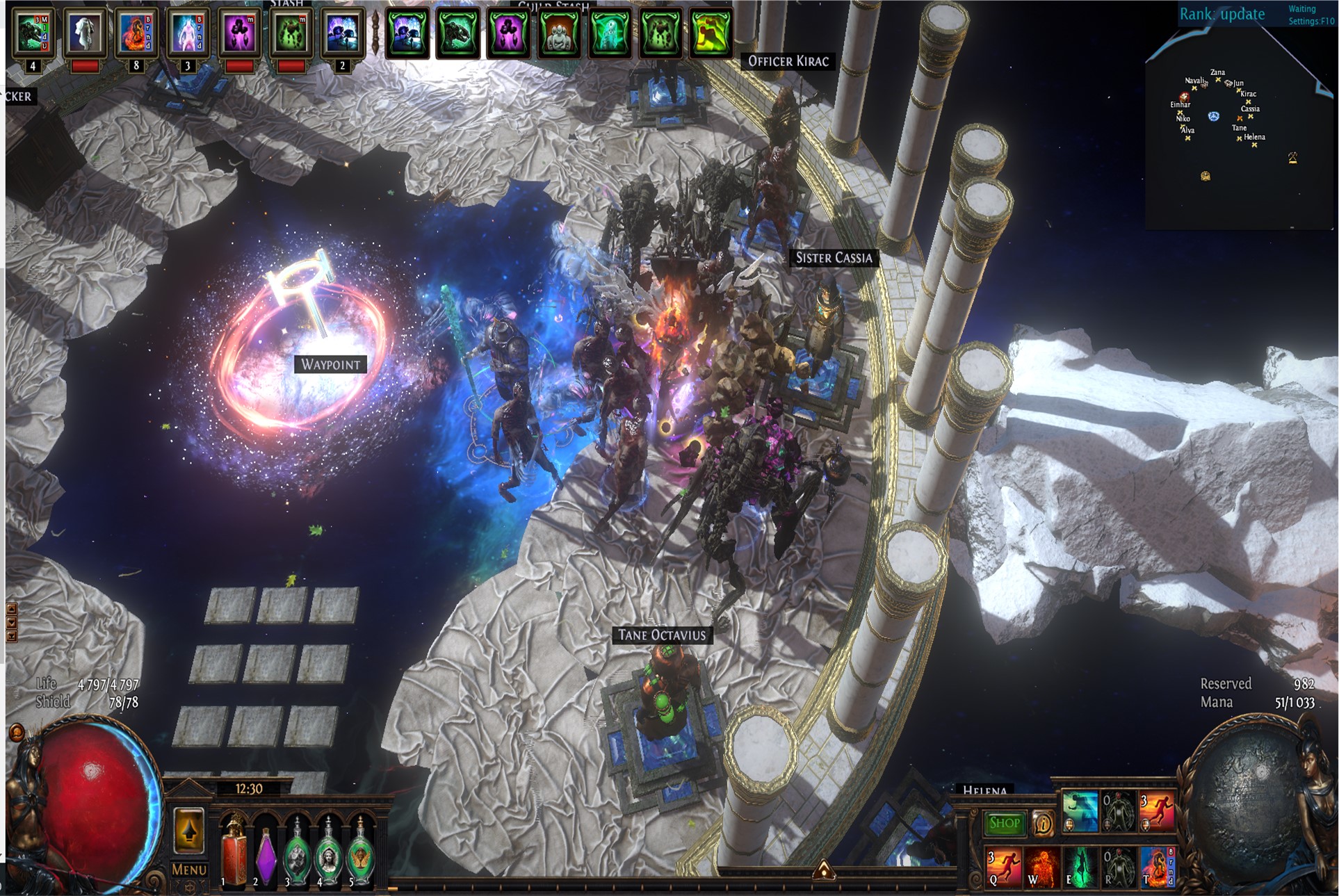Click the three grey figures aura icon
The height and width of the screenshot is (896, 1339).
(559, 33)
